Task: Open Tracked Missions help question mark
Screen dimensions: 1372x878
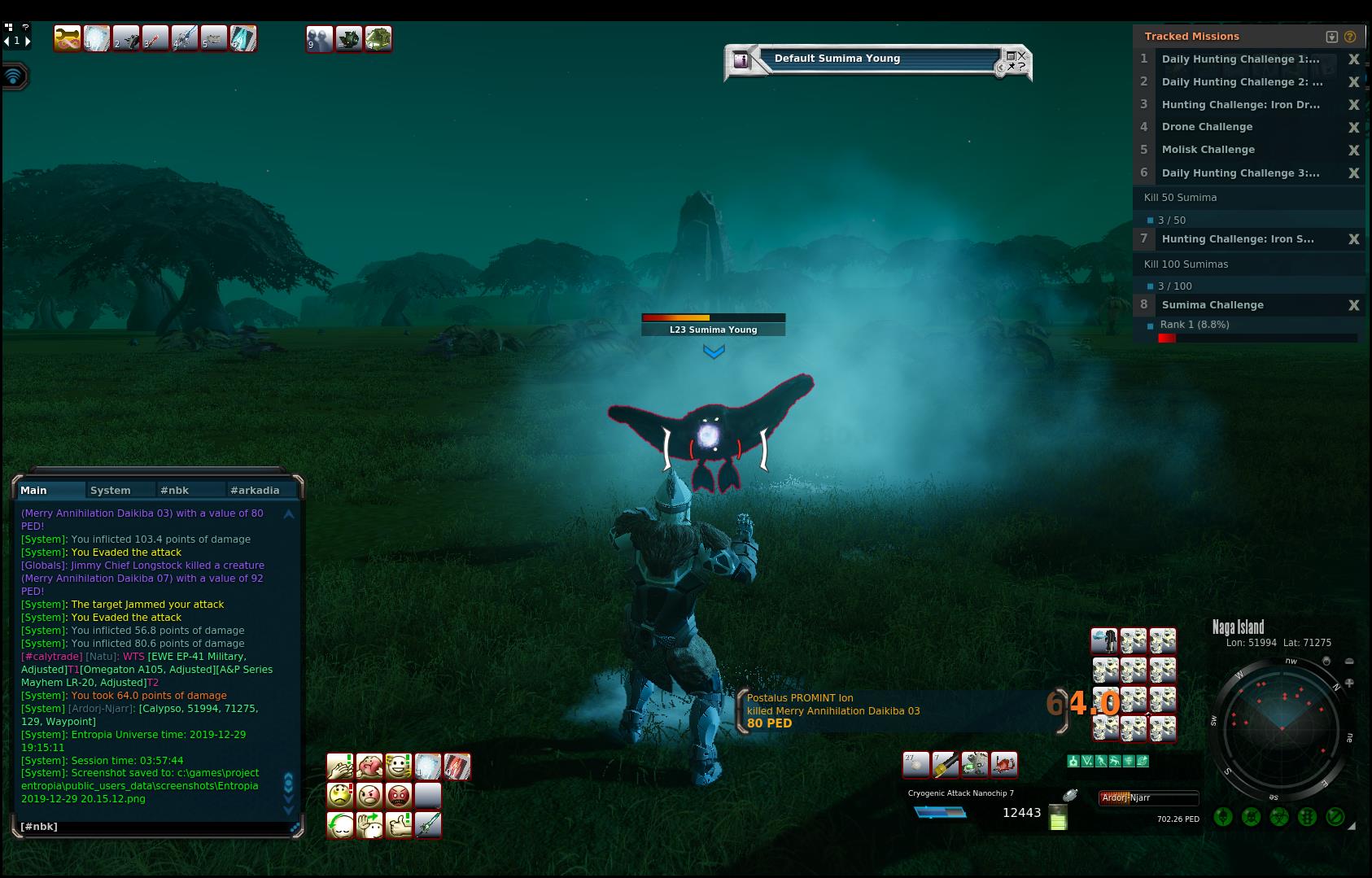Action: [1350, 37]
